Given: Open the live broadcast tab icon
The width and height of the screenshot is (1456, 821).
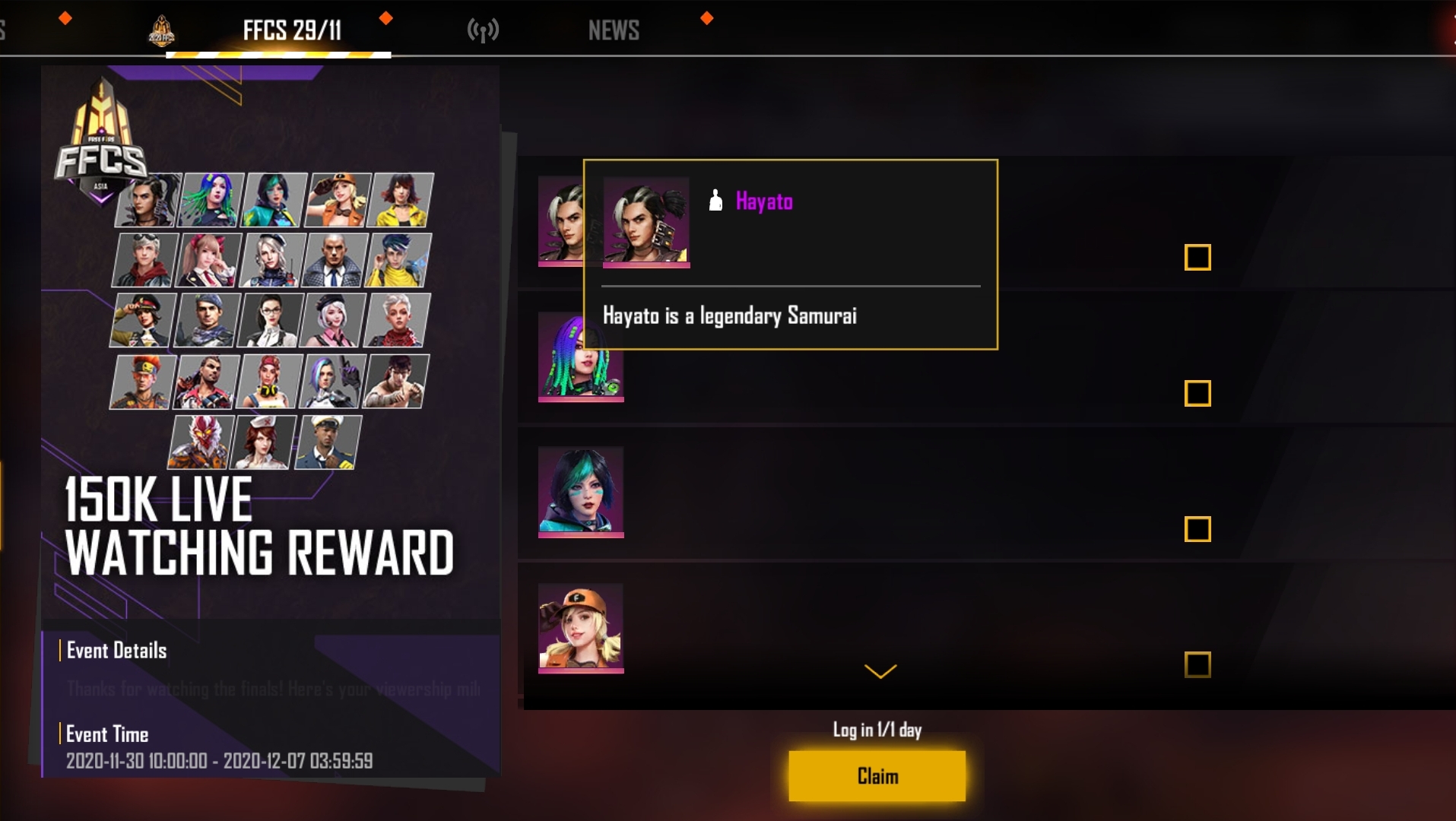Looking at the screenshot, I should 483,30.
